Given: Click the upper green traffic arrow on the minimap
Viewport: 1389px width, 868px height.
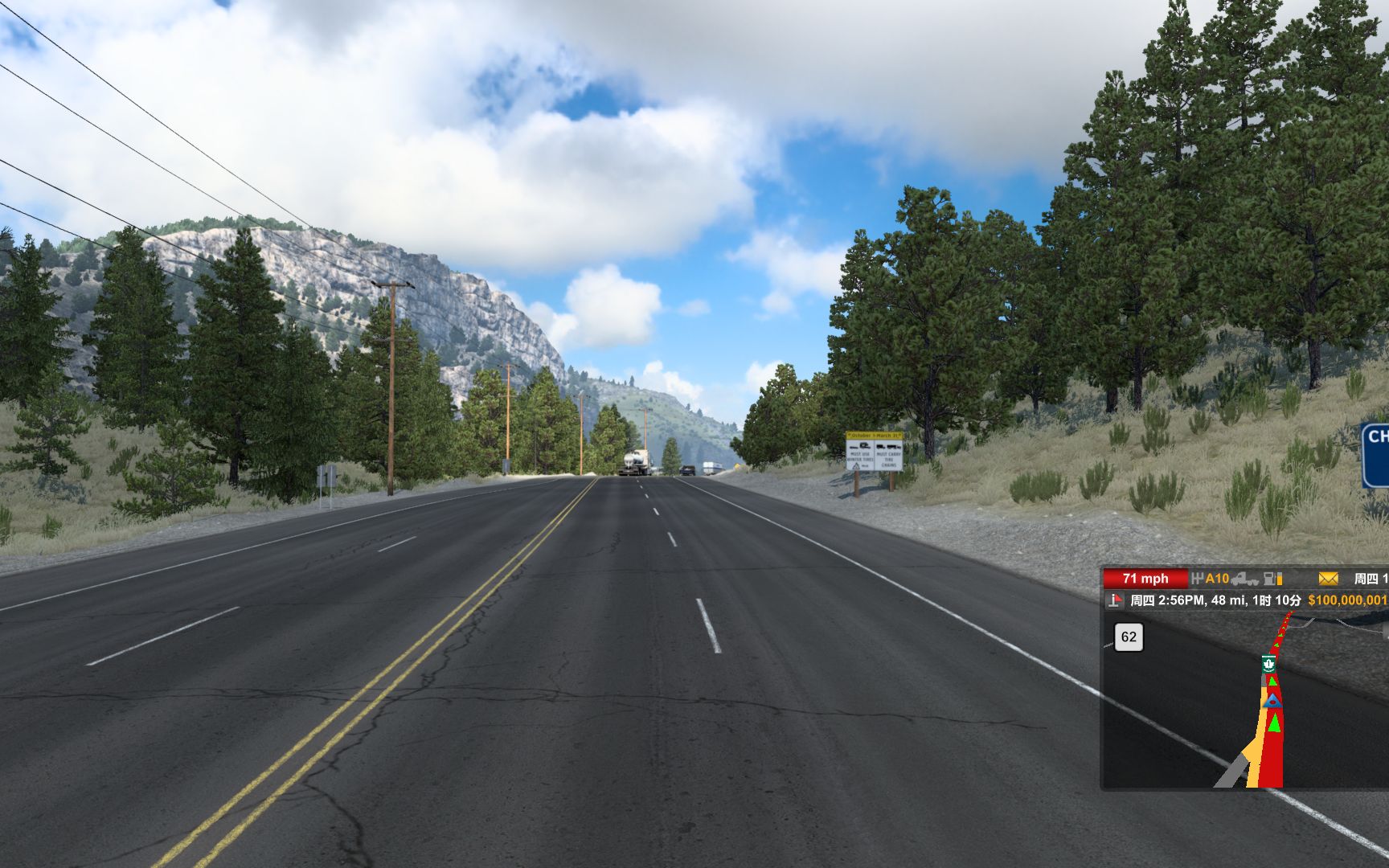Looking at the screenshot, I should click(x=1272, y=681).
